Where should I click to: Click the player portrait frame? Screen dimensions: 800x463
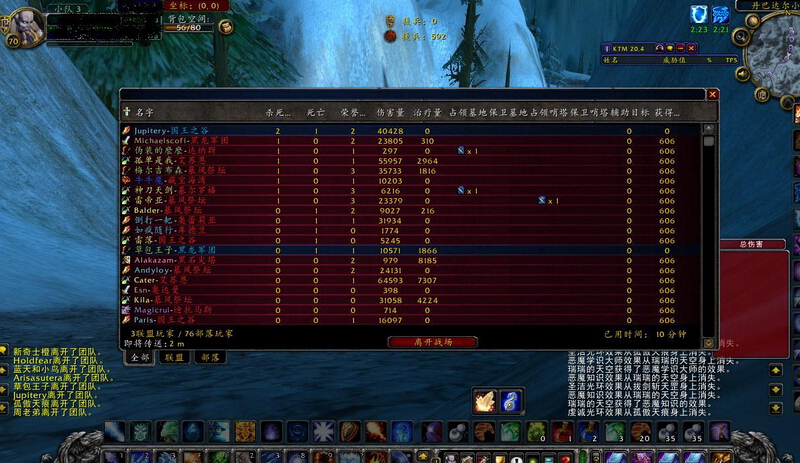[25, 24]
